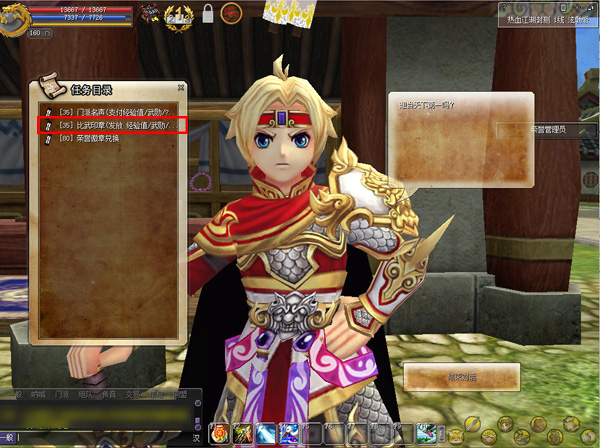Open the 荣誉徽章兑换 level 80 quest entry

click(x=90, y=139)
